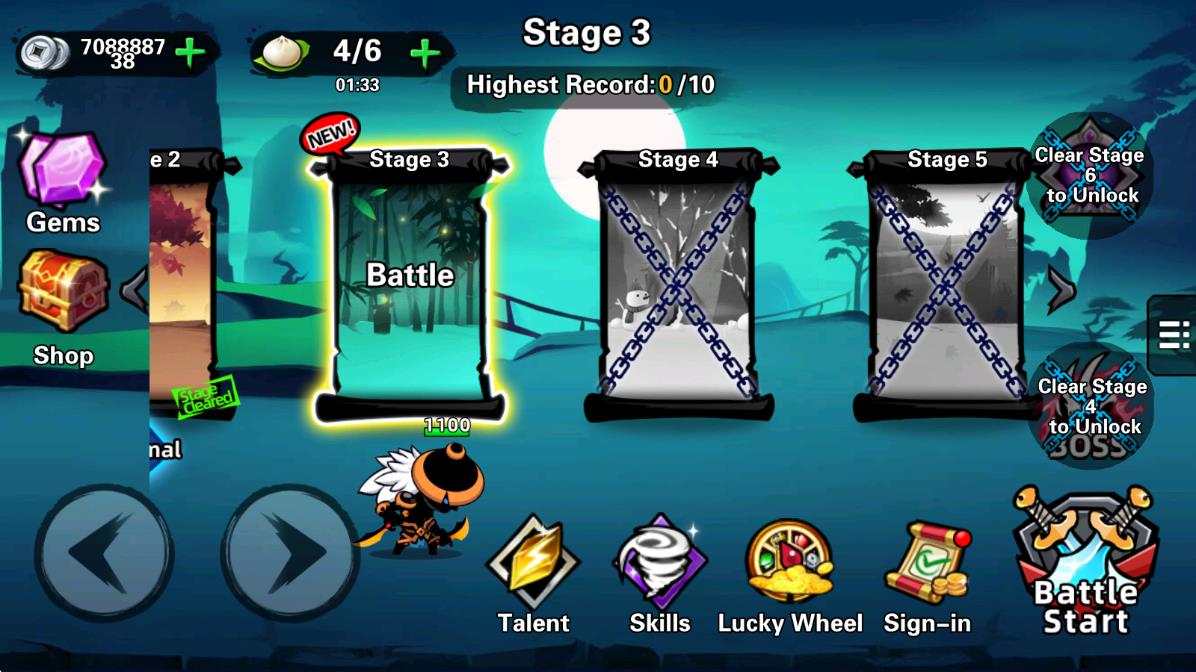Tap the large right movement arrow
The height and width of the screenshot is (672, 1196).
pos(290,553)
